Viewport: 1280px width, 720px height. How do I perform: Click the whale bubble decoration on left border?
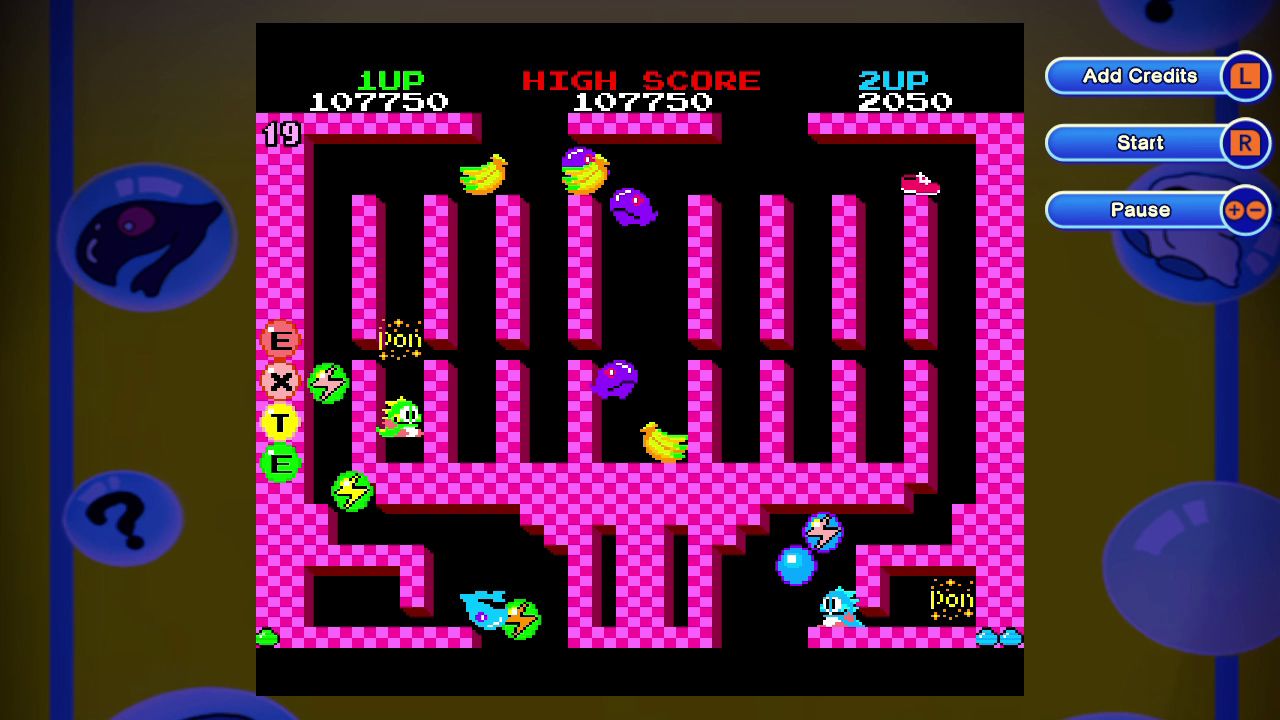pos(150,235)
